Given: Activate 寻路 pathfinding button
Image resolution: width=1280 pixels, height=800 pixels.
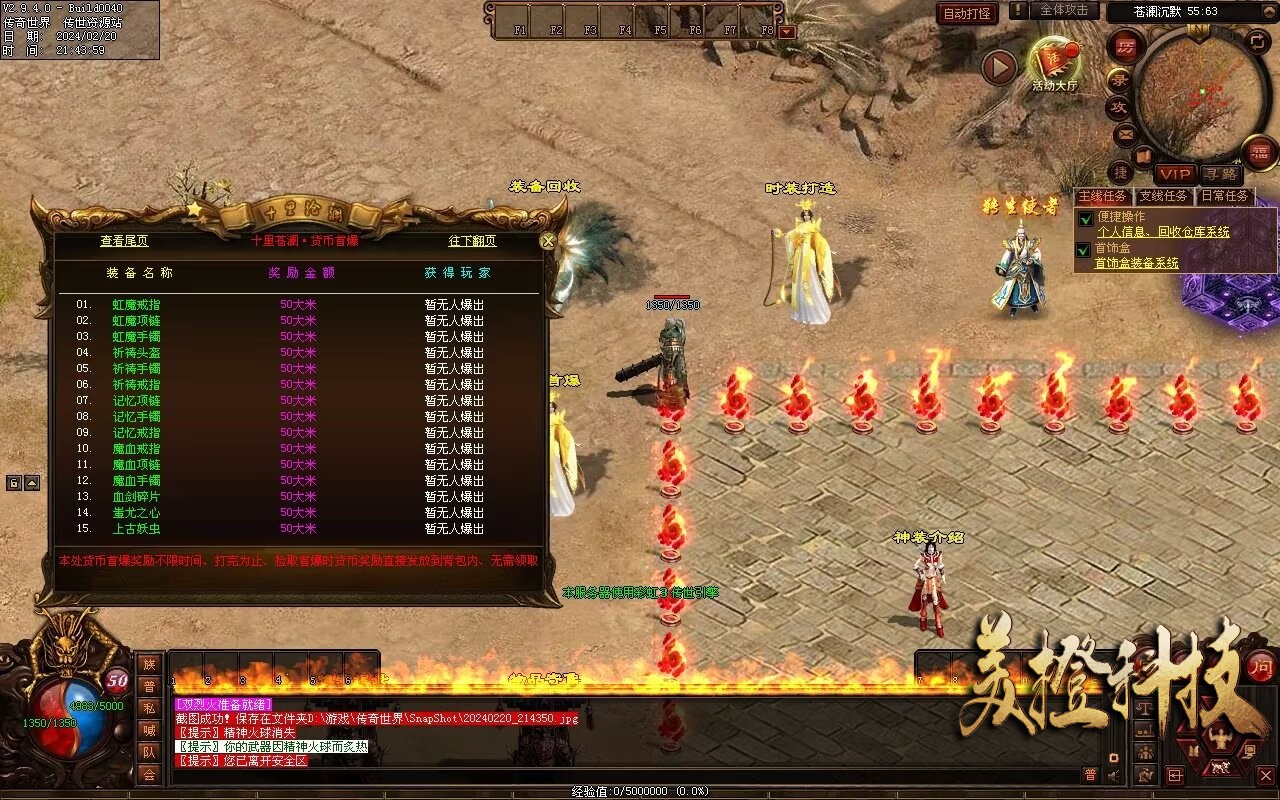Looking at the screenshot, I should pyautogui.click(x=1220, y=175).
